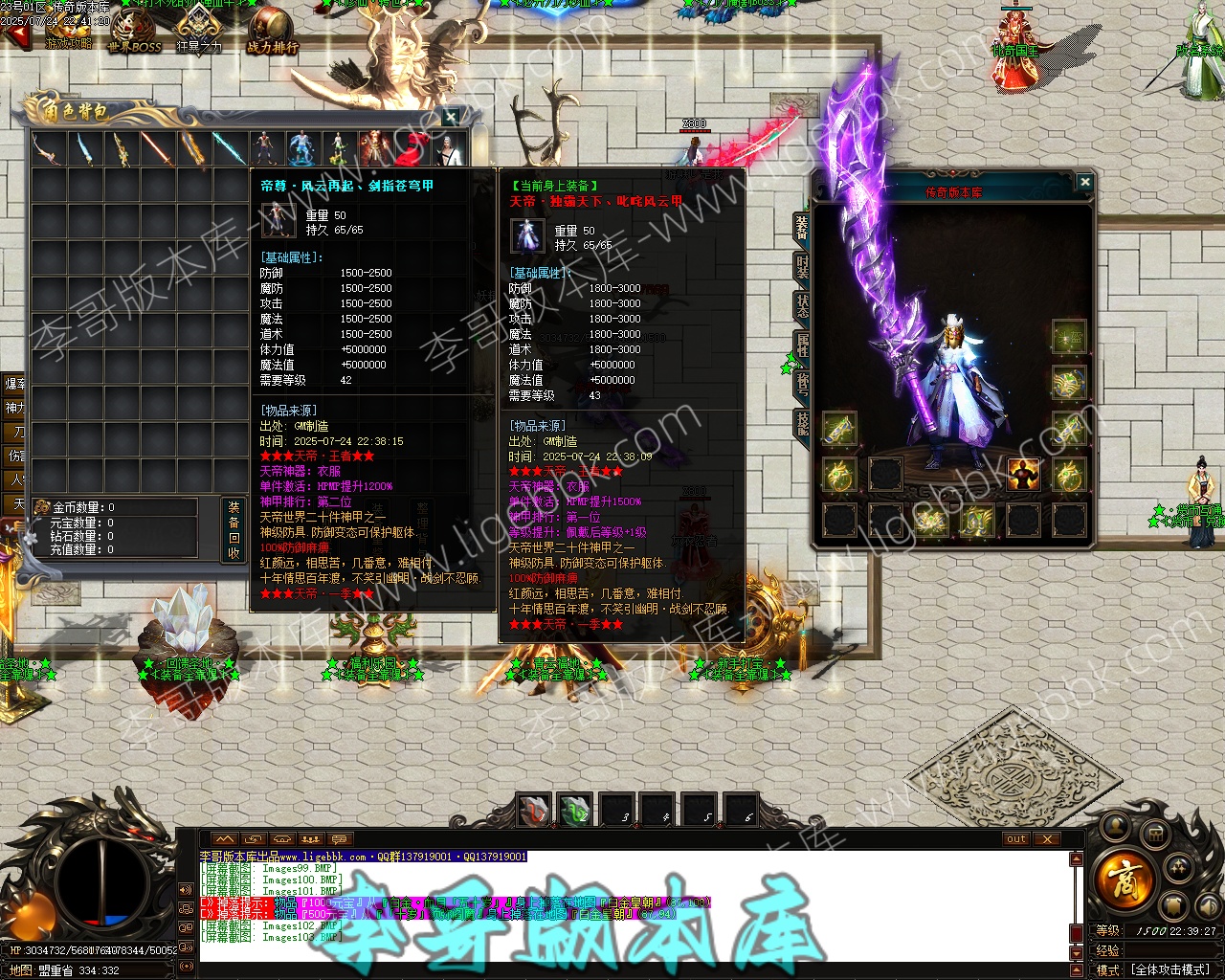1225x980 pixels.
Task: Select the red dress costume in backpack
Action: click(411, 149)
